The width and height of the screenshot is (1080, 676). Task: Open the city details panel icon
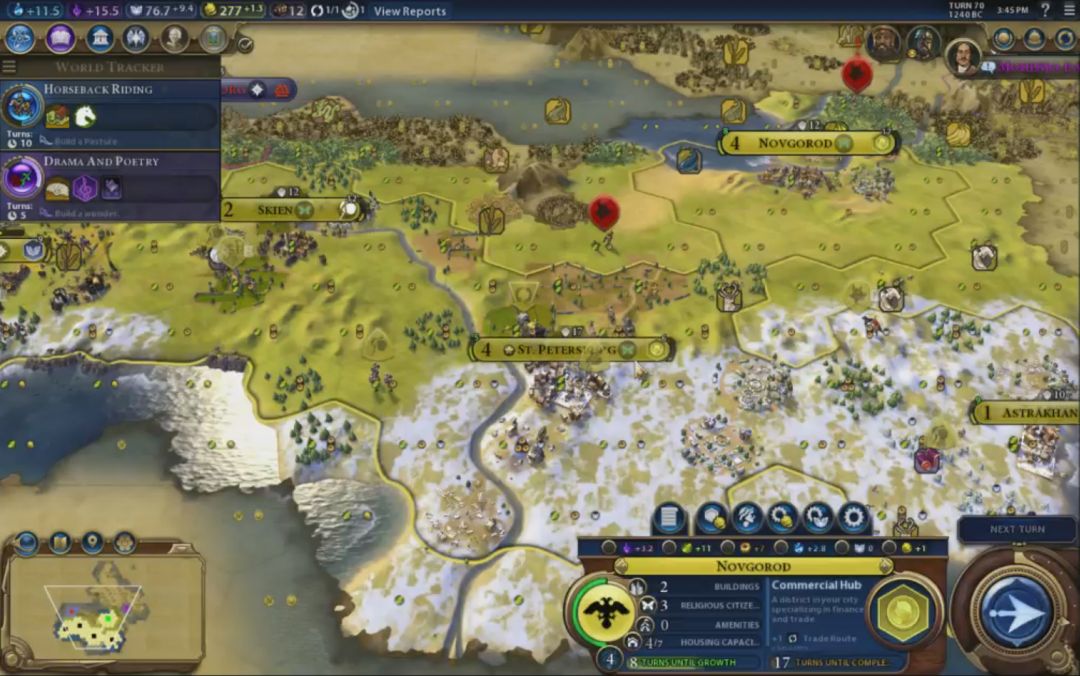pyautogui.click(x=667, y=518)
